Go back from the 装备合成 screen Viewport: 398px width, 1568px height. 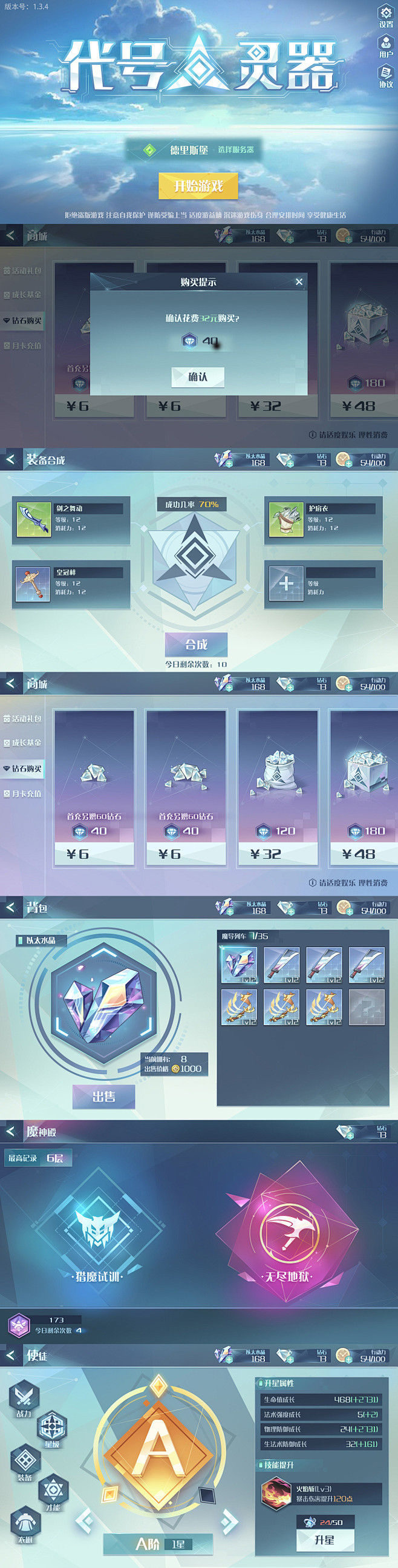click(x=10, y=459)
